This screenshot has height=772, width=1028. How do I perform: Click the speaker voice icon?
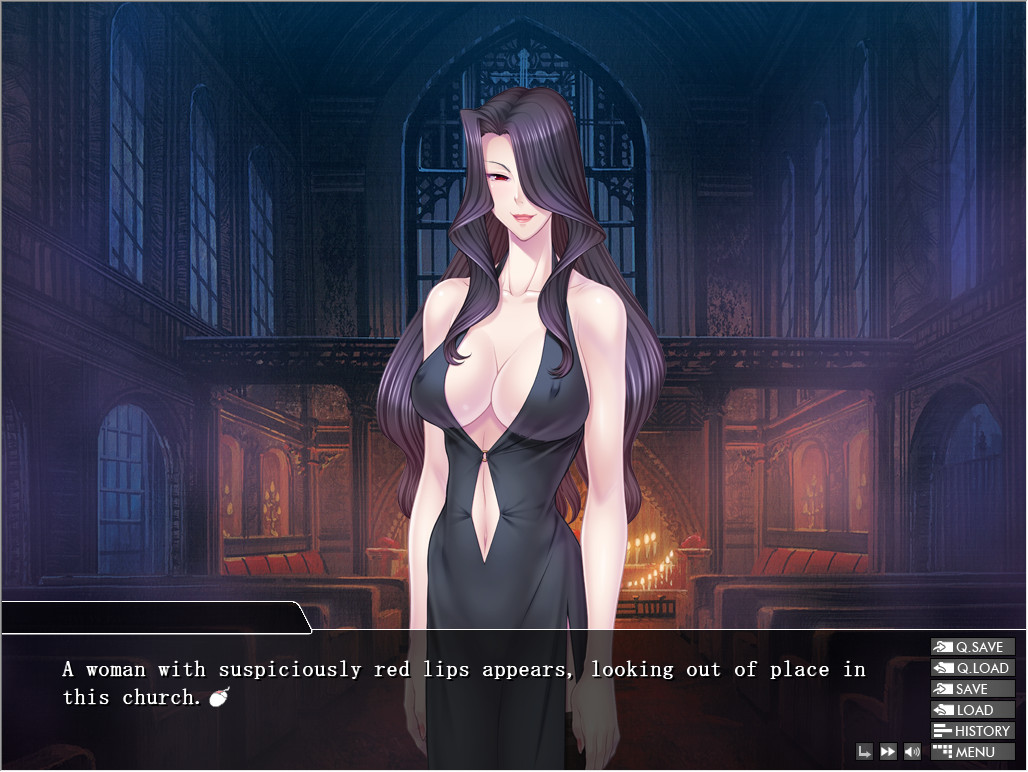point(912,752)
